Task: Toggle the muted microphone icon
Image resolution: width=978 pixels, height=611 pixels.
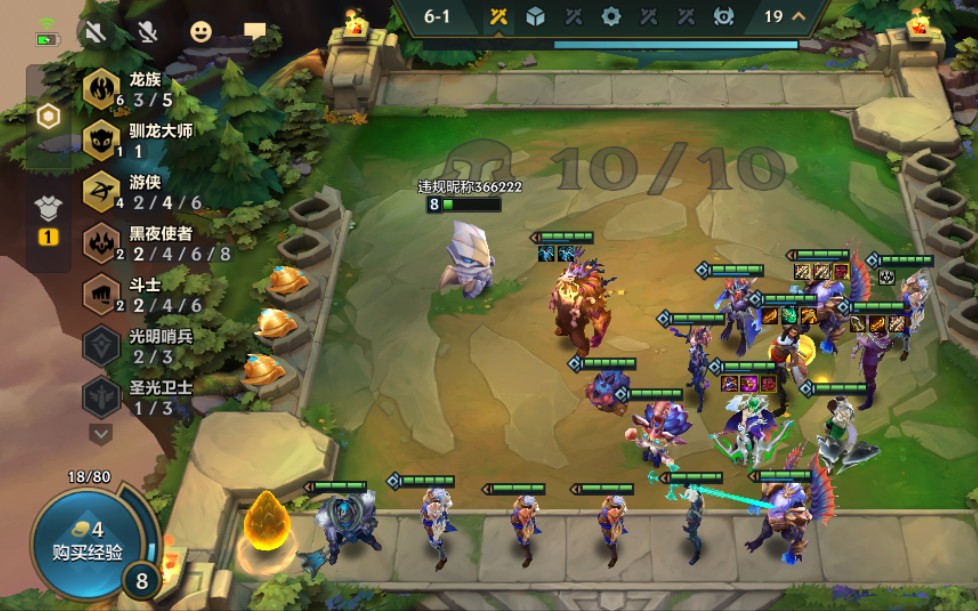Action: click(148, 32)
